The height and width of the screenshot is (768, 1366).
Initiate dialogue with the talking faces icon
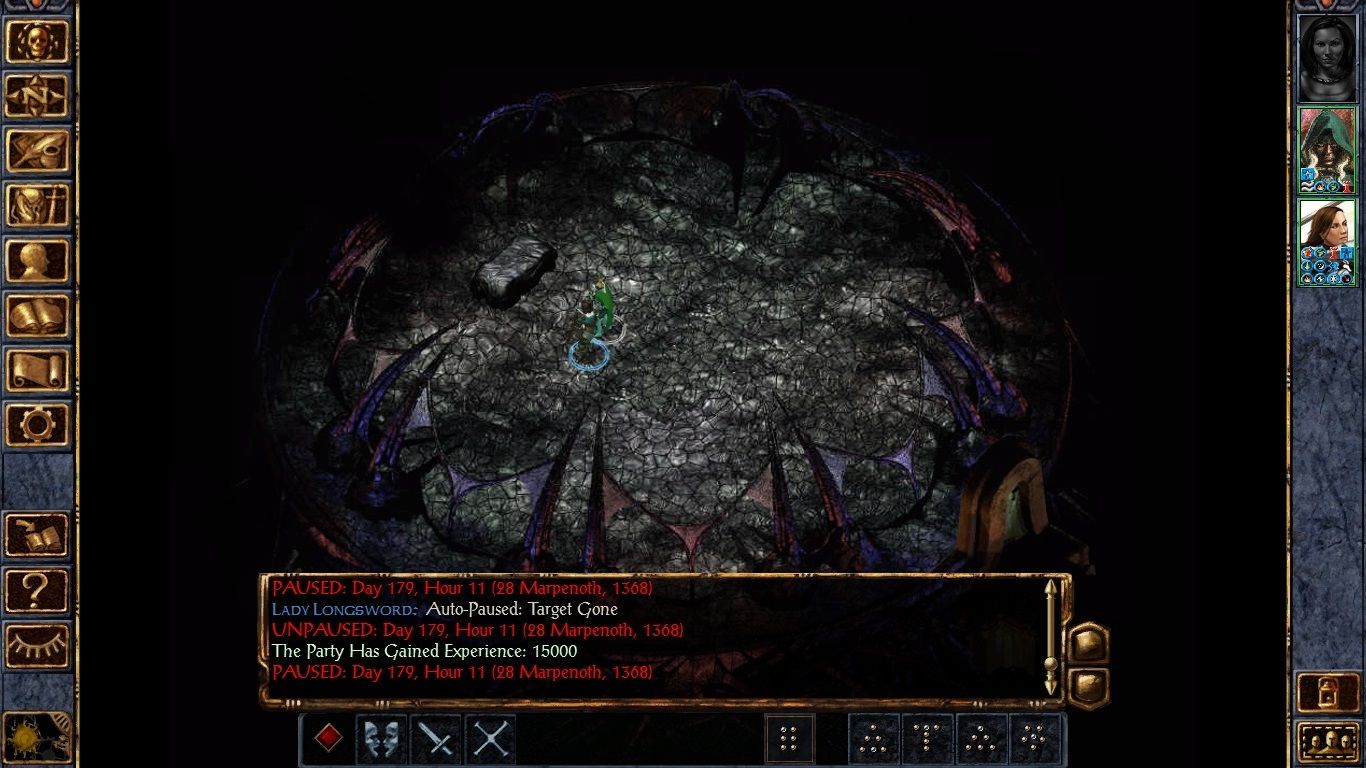click(383, 740)
